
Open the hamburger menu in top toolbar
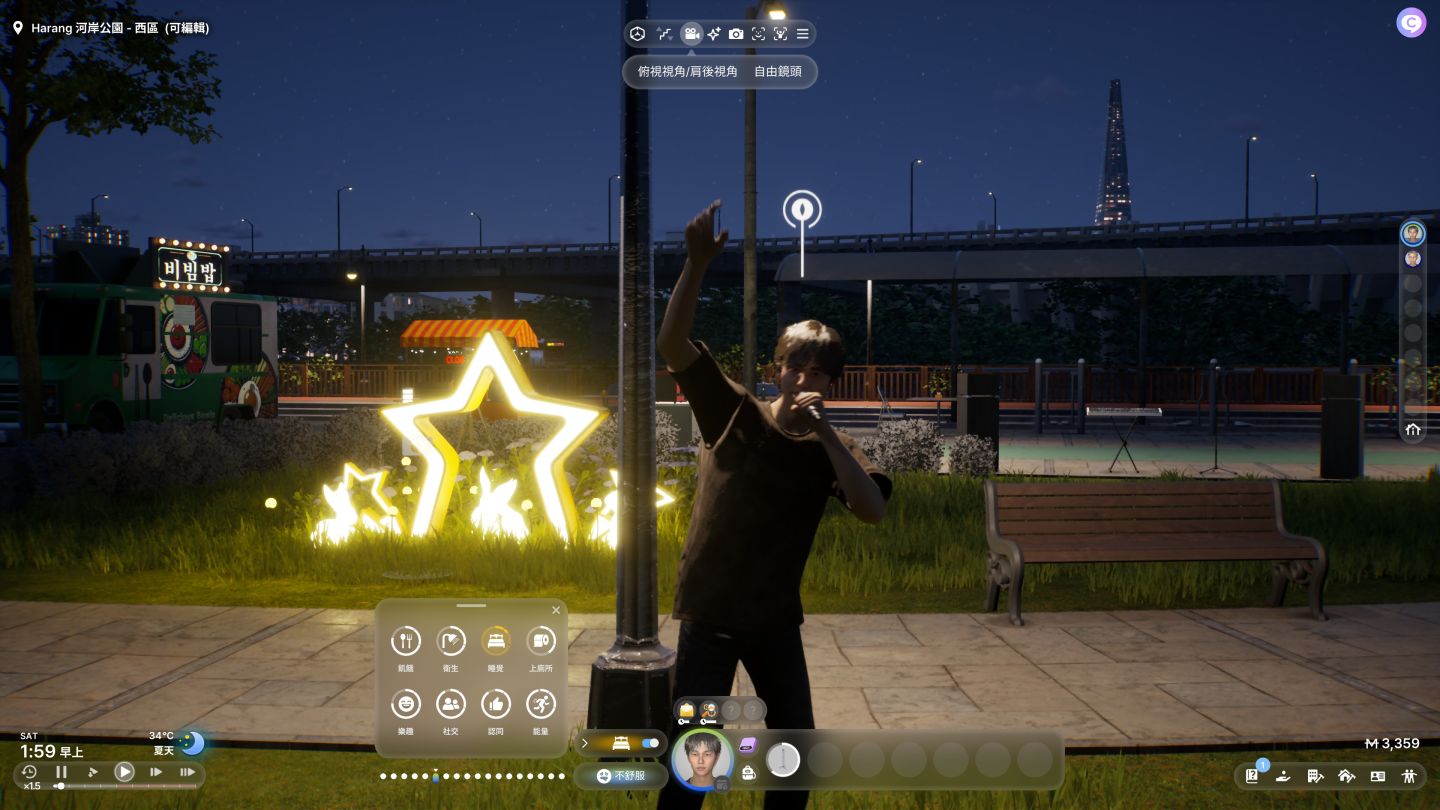pos(802,34)
